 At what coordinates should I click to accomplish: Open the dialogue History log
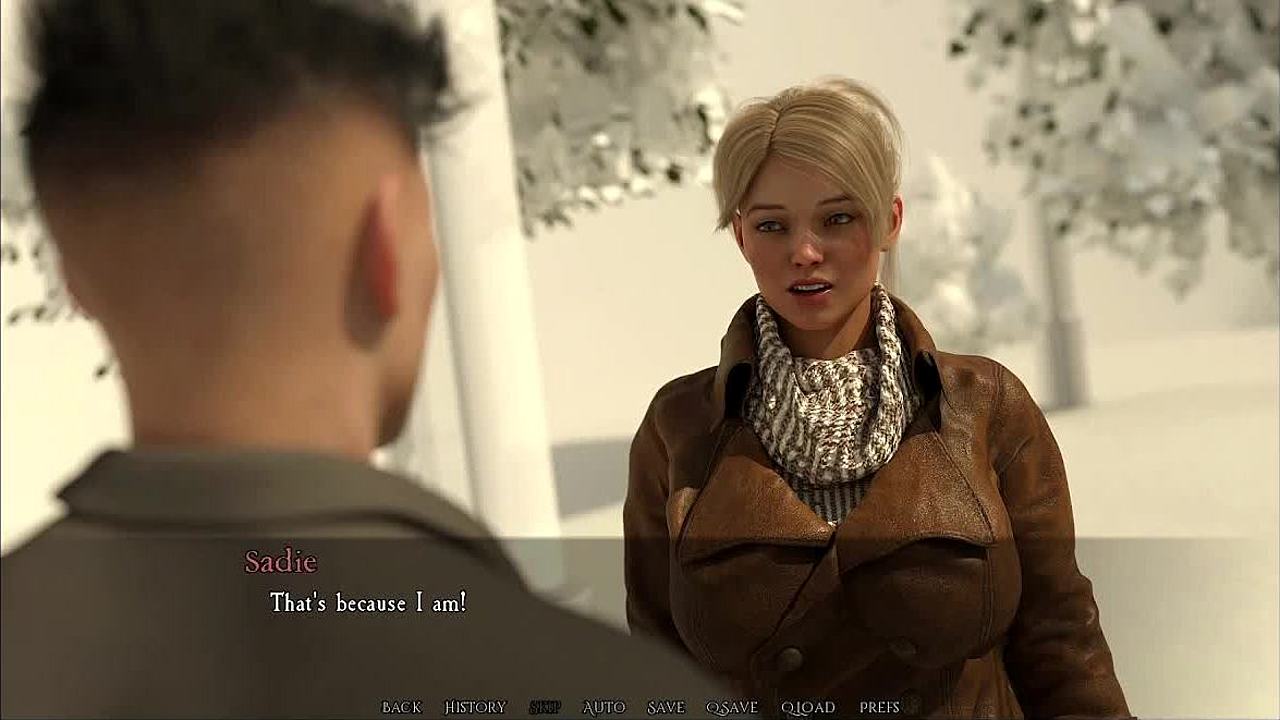coord(475,707)
